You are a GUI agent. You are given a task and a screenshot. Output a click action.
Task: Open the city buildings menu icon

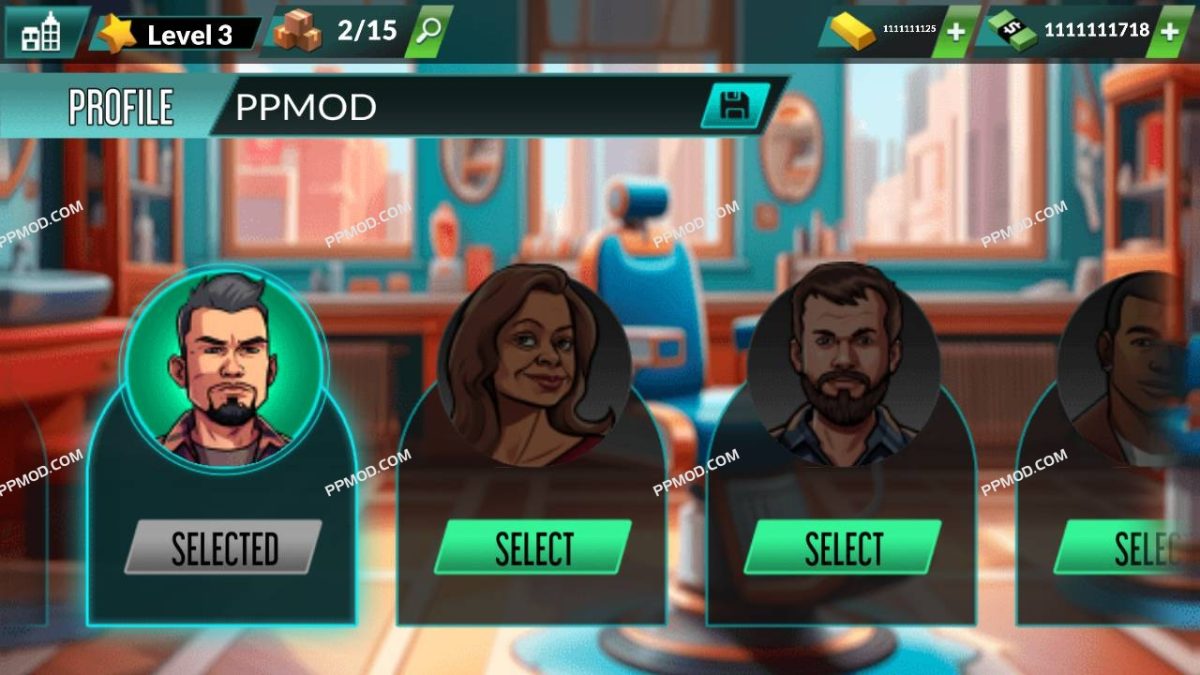point(41,34)
